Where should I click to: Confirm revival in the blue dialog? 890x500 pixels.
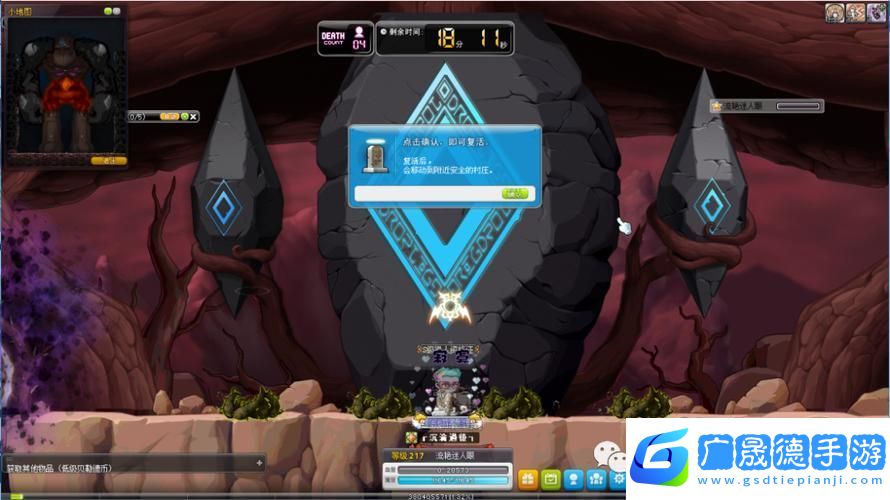tap(516, 193)
